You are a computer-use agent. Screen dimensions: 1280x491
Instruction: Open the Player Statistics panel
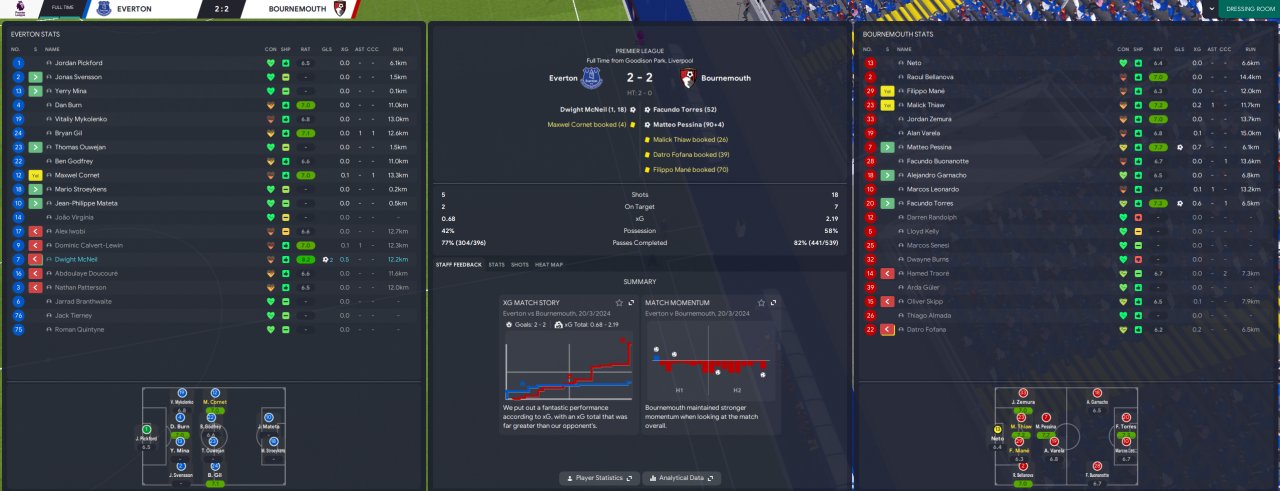click(598, 479)
